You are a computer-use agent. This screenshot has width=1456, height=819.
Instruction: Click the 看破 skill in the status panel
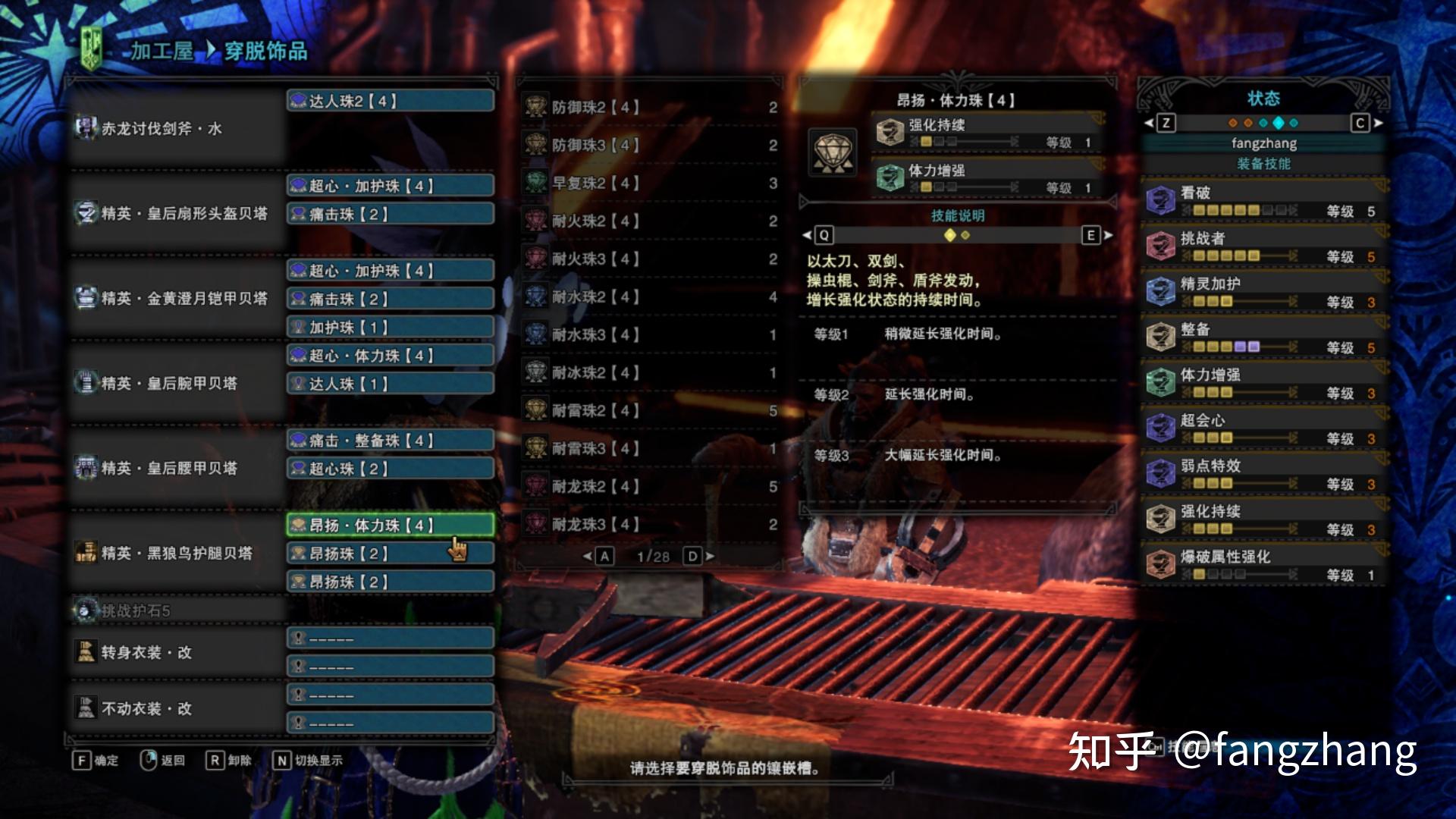pos(1263,201)
